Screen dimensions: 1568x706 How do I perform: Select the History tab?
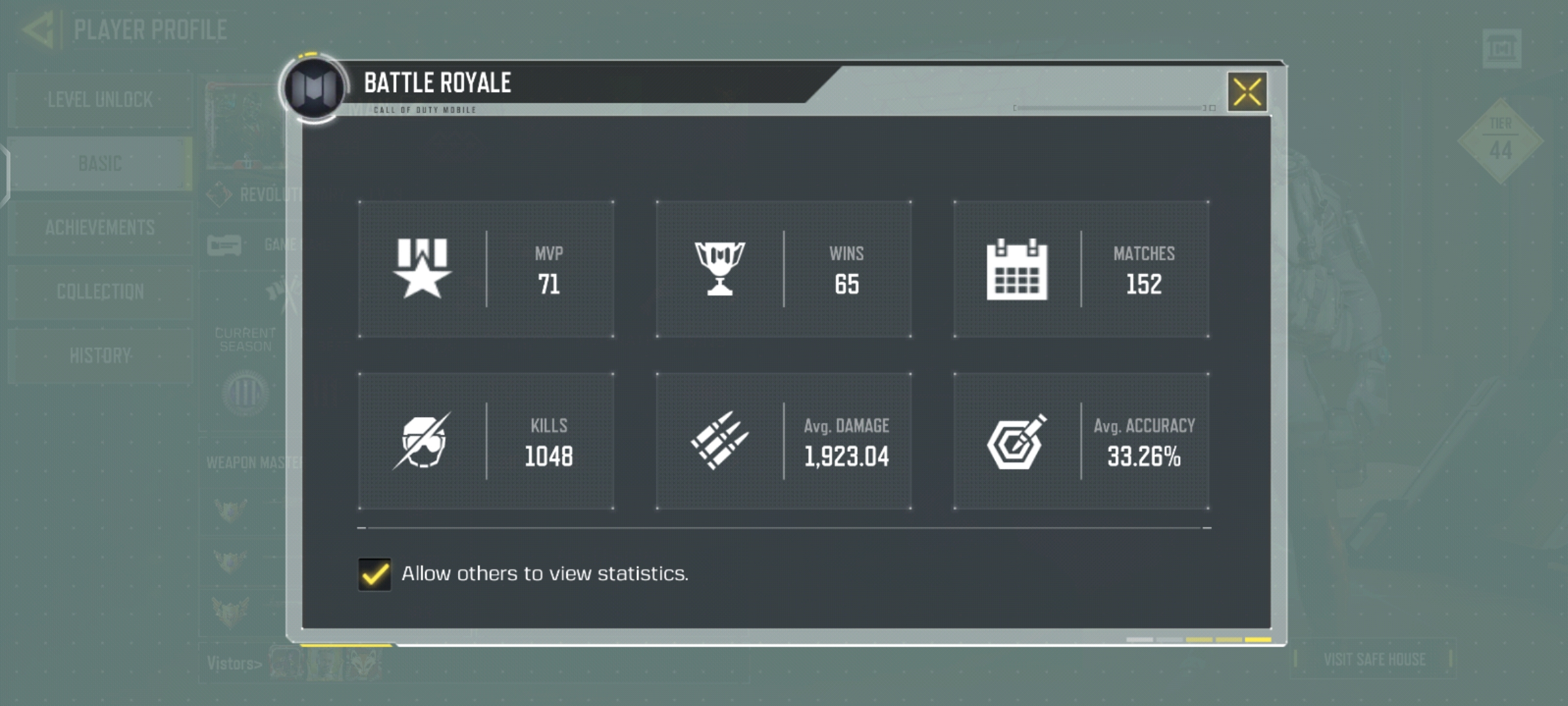click(99, 356)
